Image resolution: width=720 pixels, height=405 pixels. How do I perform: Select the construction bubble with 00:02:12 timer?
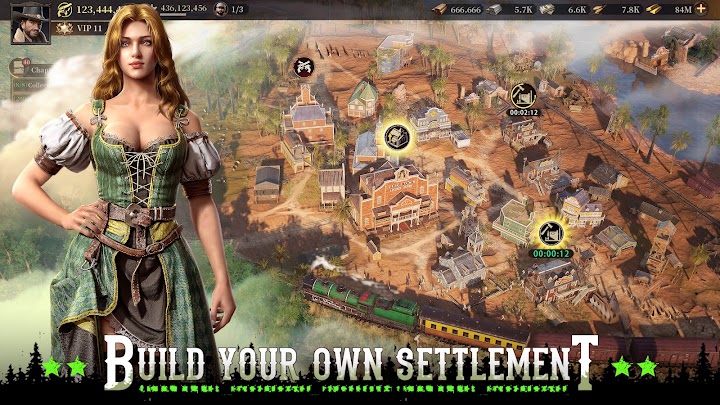(x=523, y=96)
